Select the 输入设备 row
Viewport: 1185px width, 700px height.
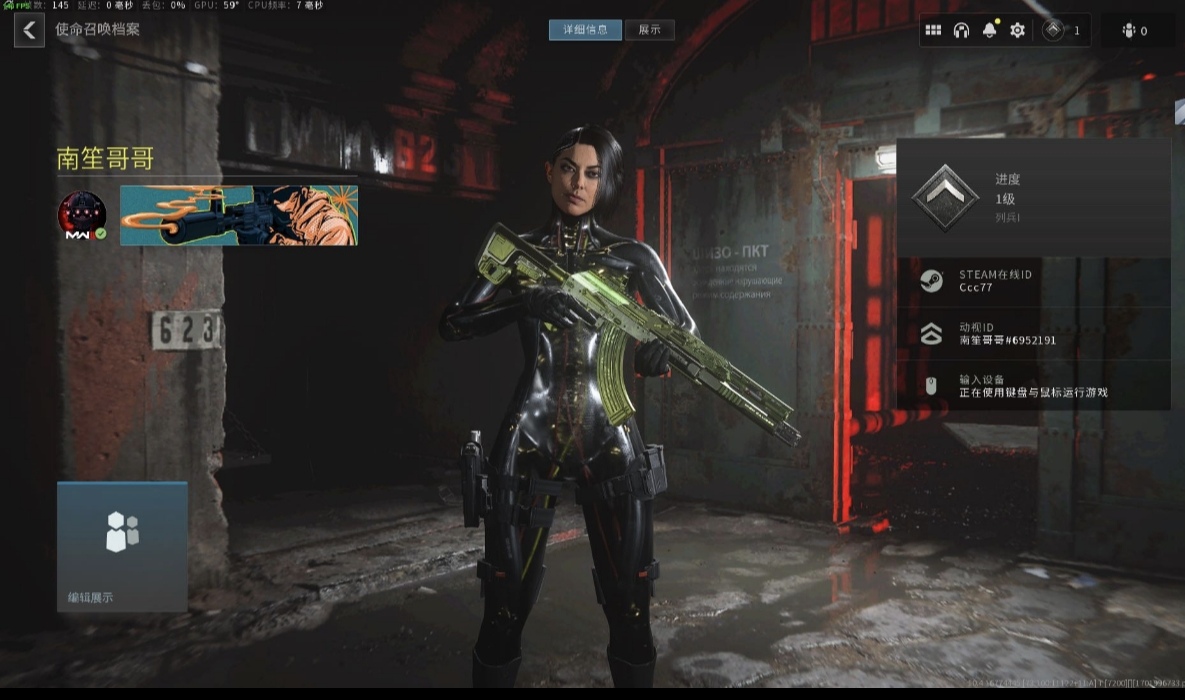tap(1033, 386)
